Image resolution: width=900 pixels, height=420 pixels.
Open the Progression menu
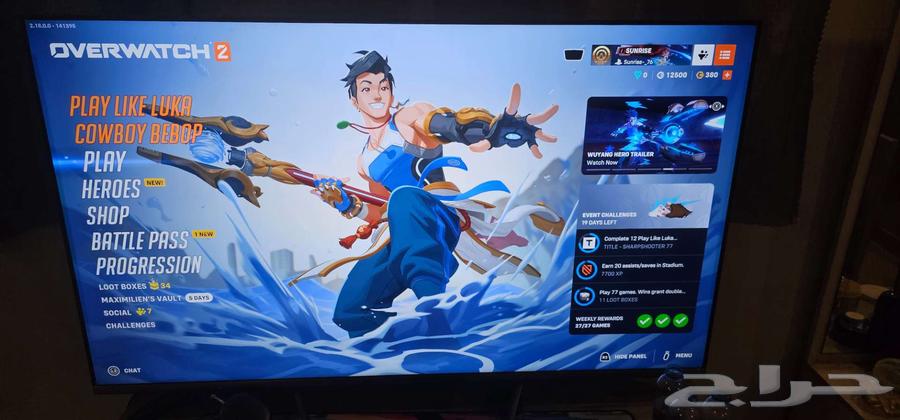[148, 266]
